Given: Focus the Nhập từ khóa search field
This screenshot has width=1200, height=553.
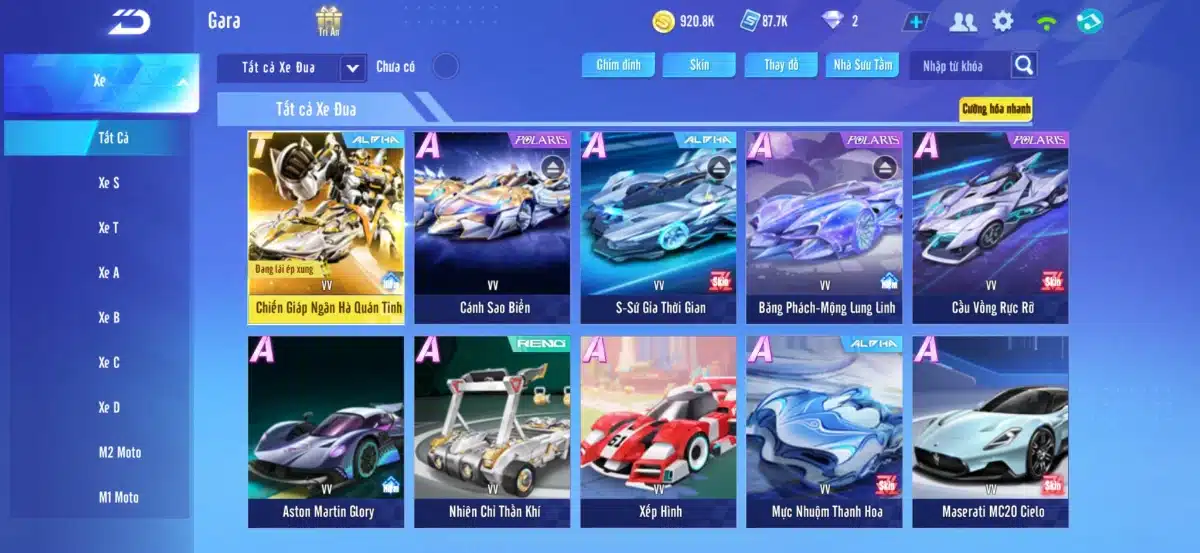Looking at the screenshot, I should (958, 66).
